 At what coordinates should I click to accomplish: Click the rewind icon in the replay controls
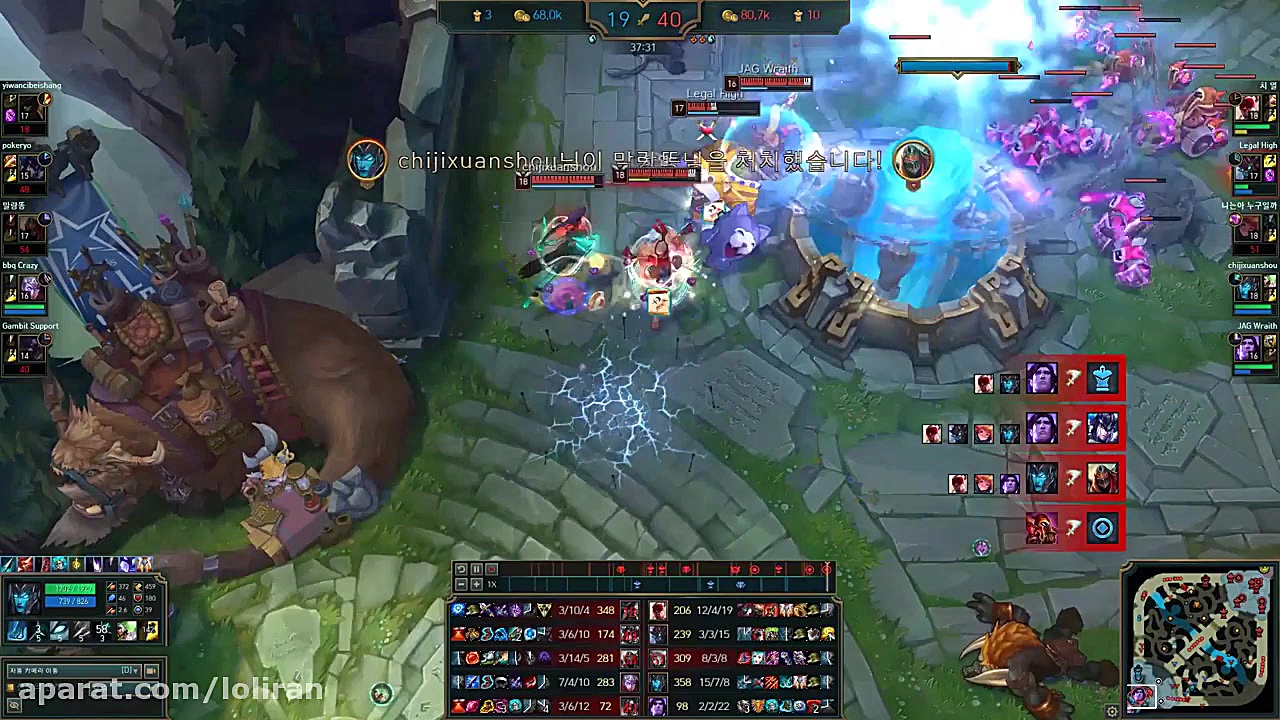pyautogui.click(x=461, y=570)
